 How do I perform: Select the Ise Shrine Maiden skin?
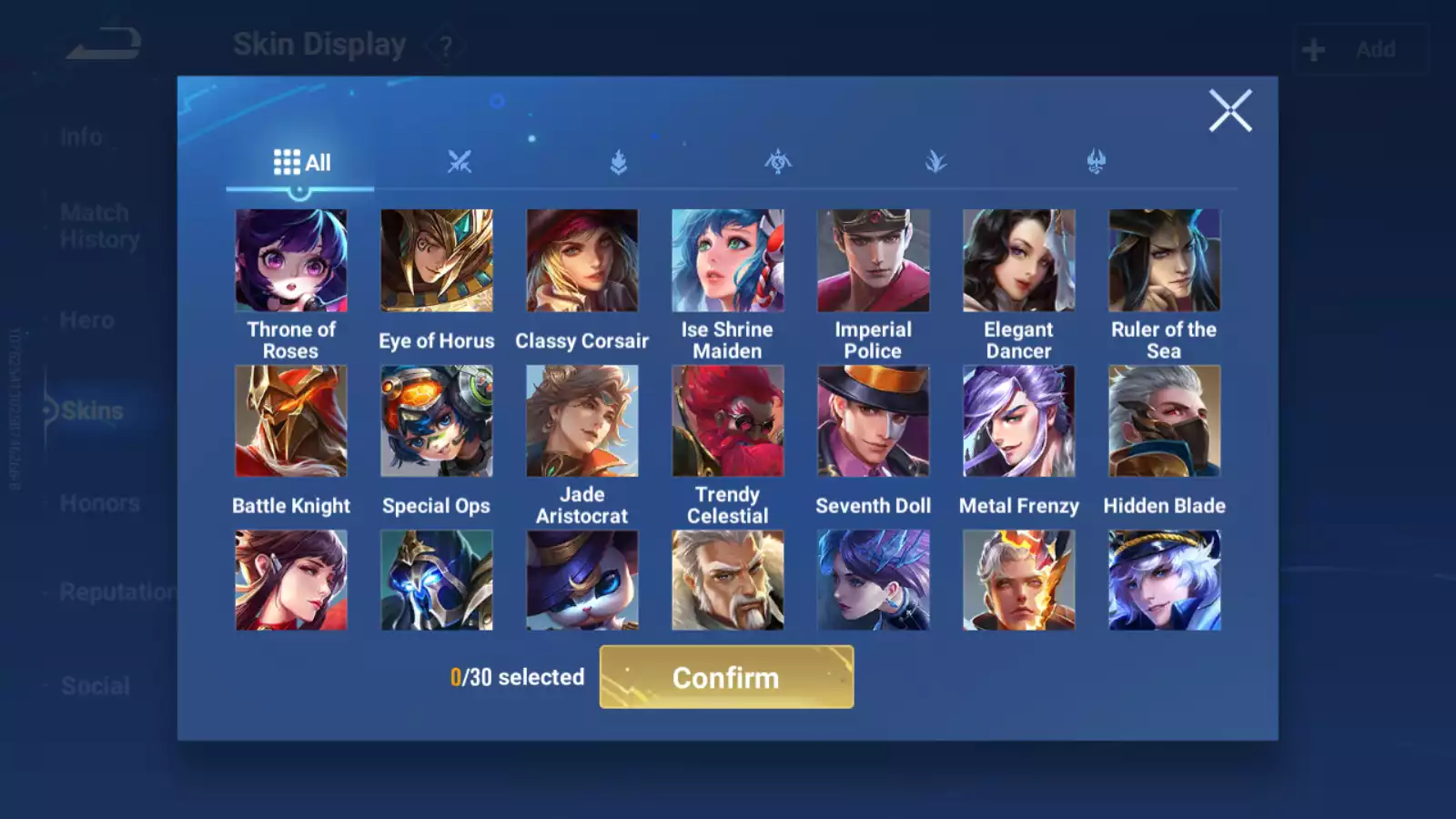tap(727, 261)
